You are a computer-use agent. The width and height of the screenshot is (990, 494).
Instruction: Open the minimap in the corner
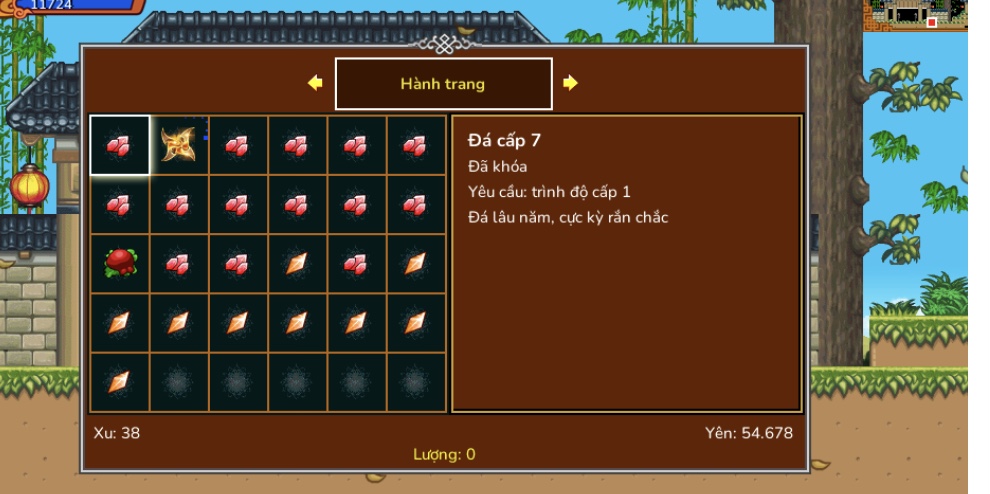coord(915,15)
